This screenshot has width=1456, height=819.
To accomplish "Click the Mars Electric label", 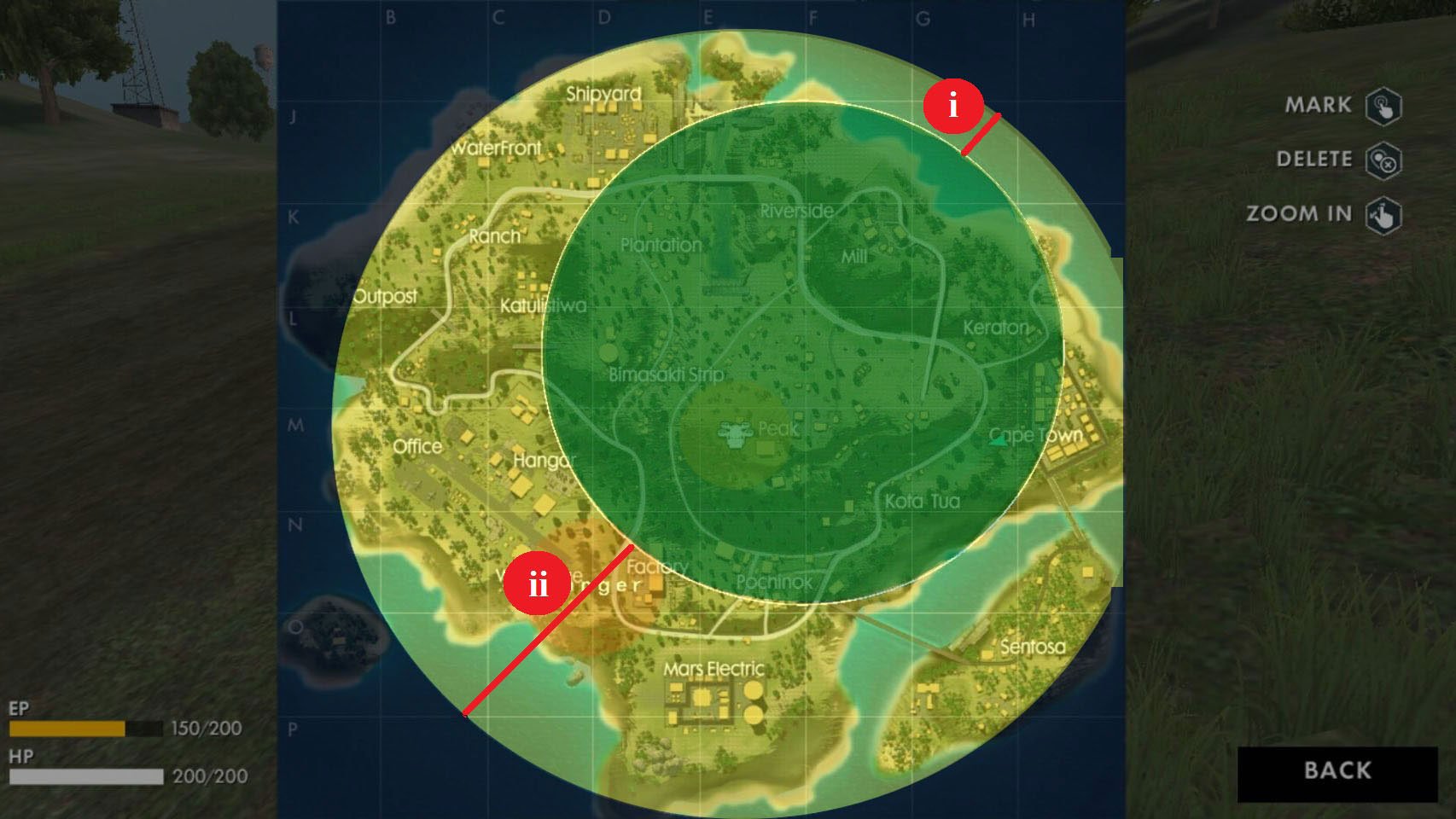I will (714, 669).
